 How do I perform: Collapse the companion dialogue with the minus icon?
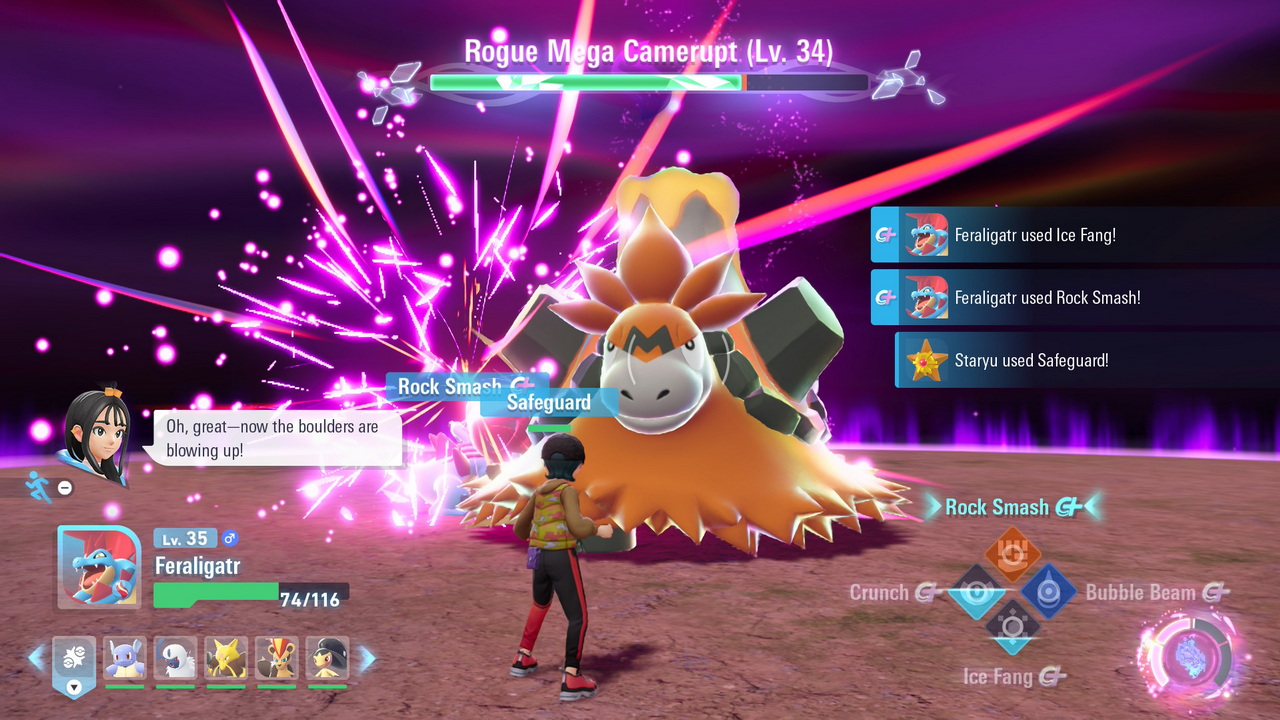pyautogui.click(x=65, y=488)
